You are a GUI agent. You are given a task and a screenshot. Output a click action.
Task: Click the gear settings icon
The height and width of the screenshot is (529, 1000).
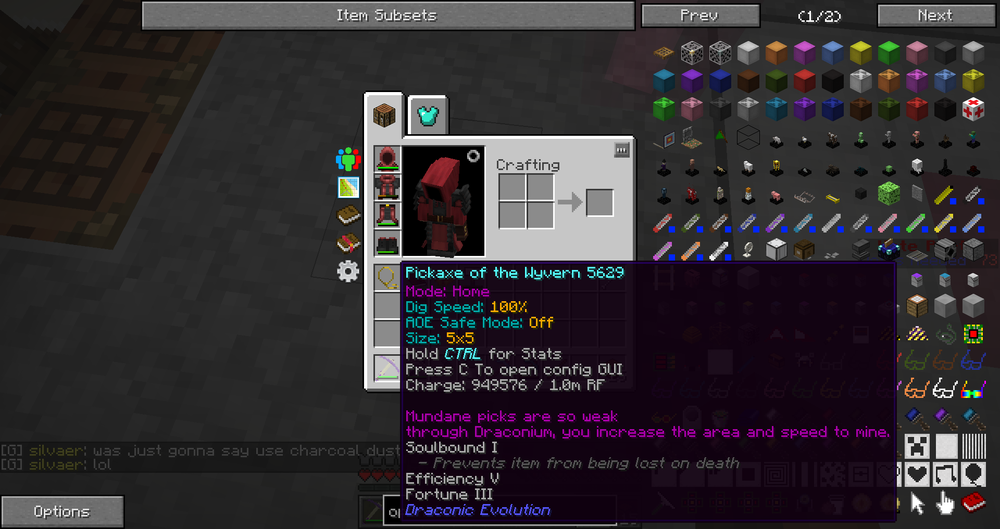[347, 271]
